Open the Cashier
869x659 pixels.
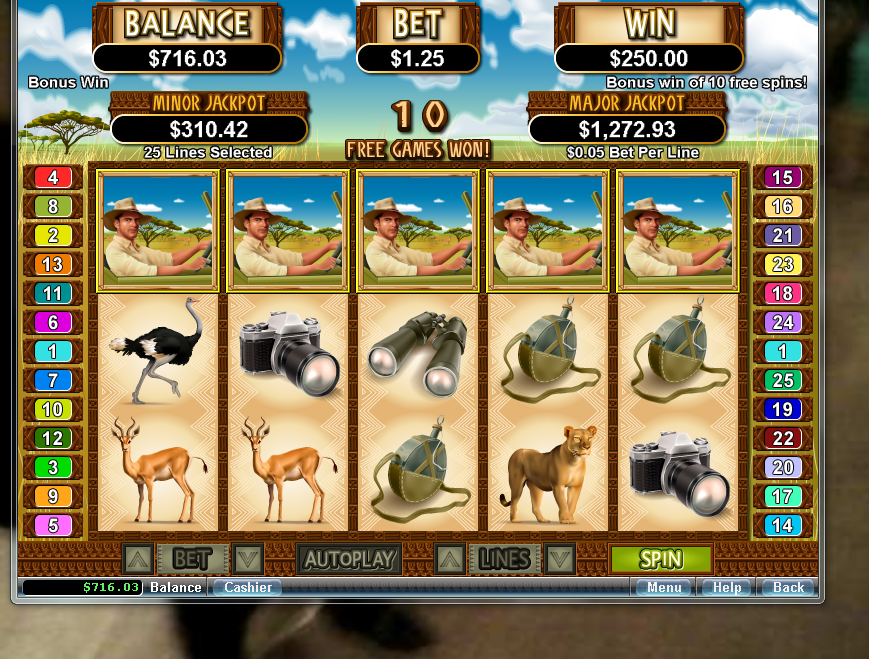247,588
